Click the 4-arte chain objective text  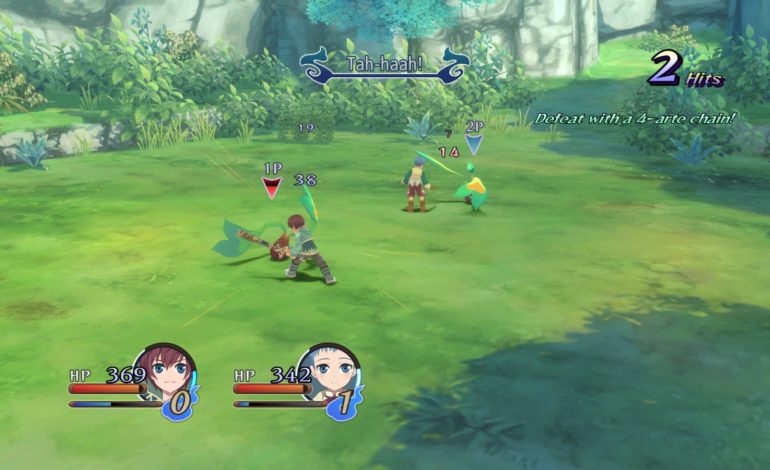pos(637,118)
